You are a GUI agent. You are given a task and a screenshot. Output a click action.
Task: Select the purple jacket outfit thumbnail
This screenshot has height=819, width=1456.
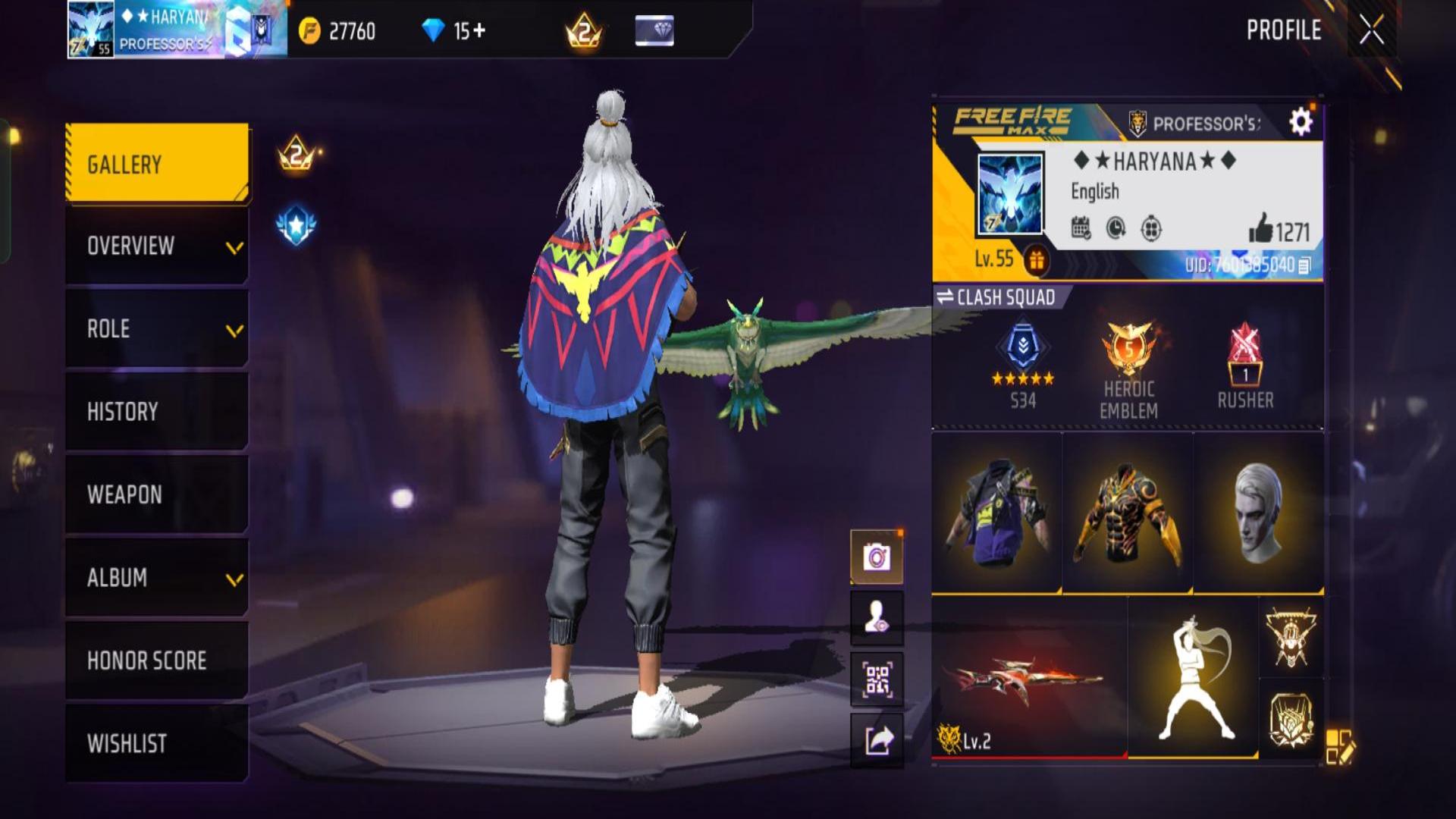pyautogui.click(x=997, y=513)
